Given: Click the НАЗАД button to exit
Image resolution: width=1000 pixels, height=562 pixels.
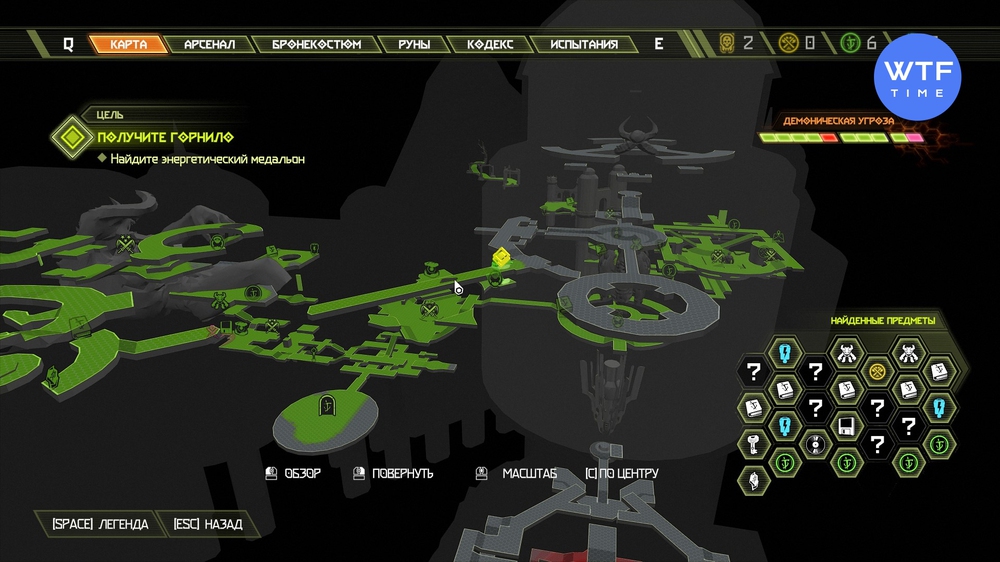Looking at the screenshot, I should click(x=207, y=524).
